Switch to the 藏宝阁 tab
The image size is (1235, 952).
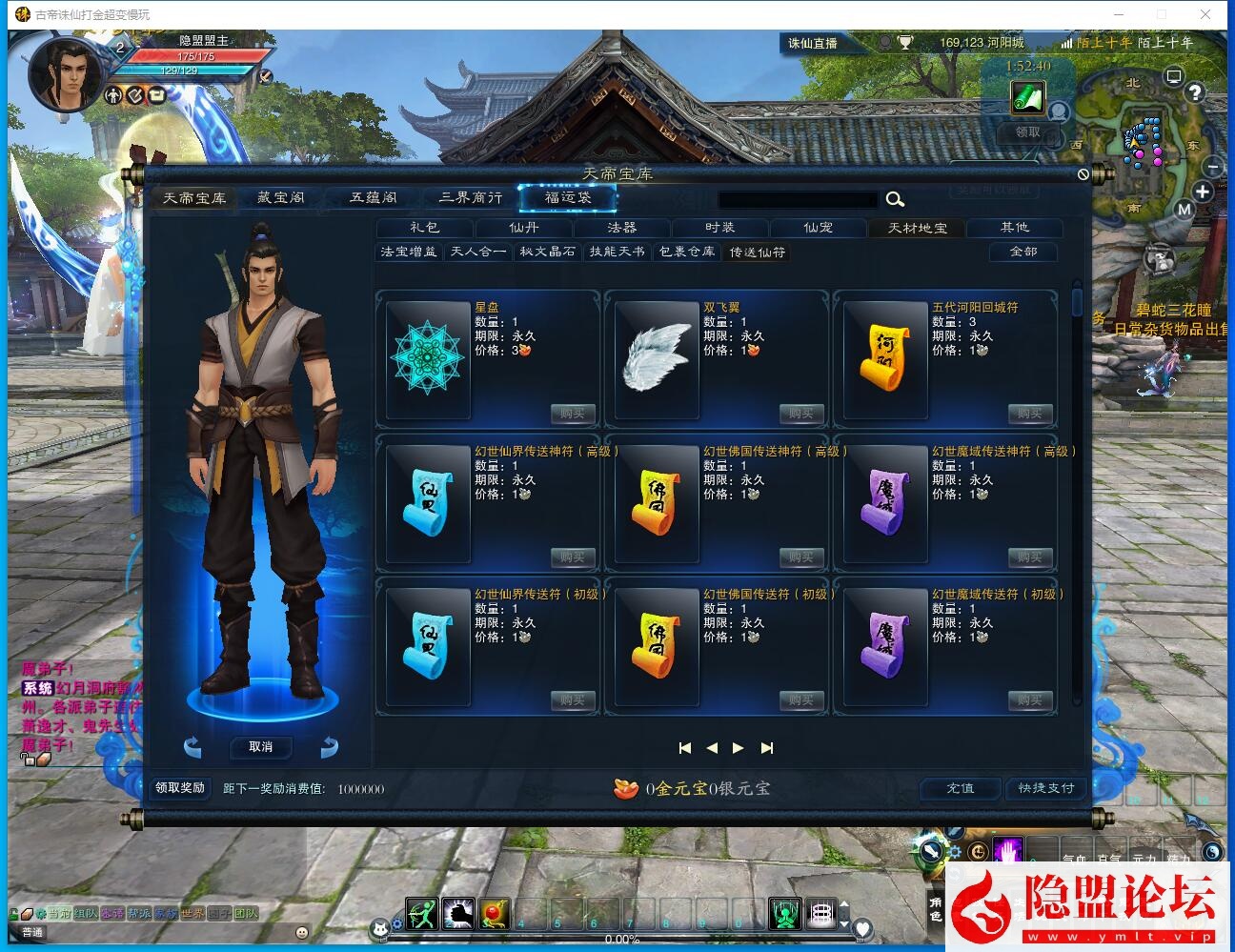tap(280, 197)
